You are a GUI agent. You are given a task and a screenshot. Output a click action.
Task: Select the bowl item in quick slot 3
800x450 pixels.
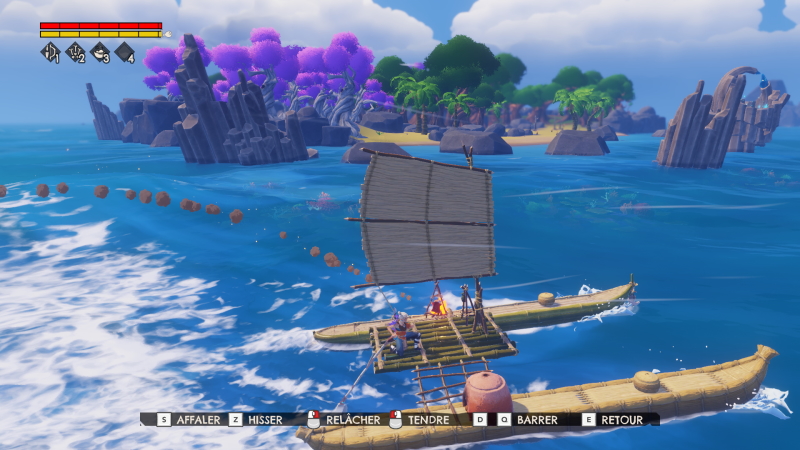pyautogui.click(x=100, y=52)
